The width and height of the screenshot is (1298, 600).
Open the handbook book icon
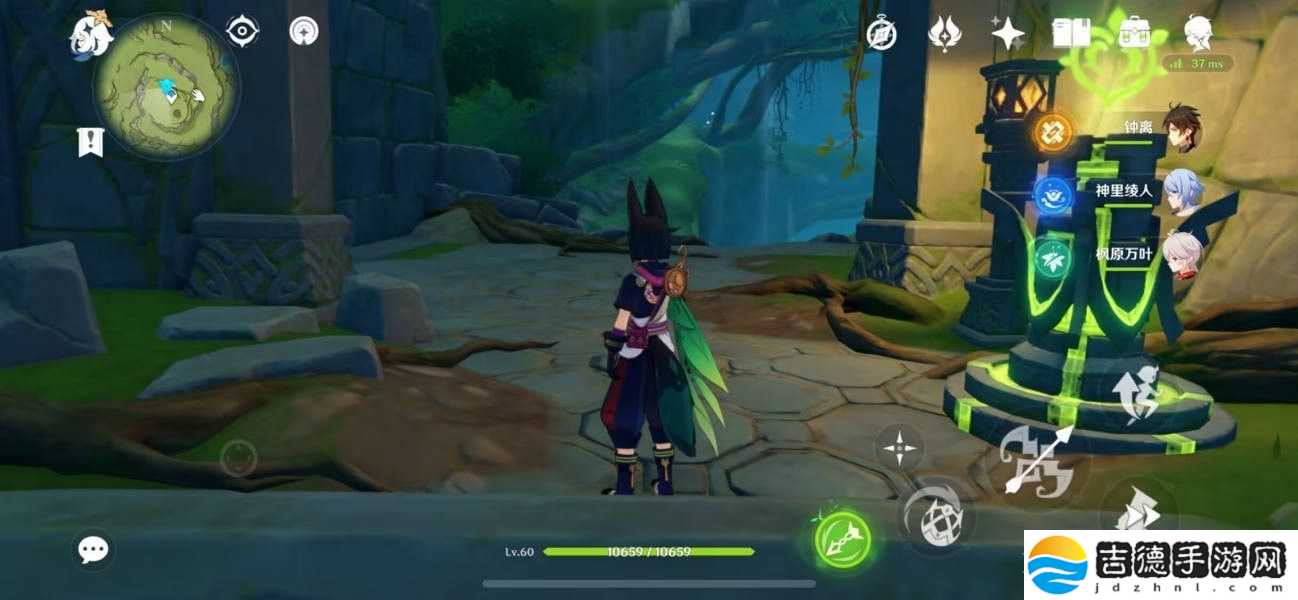pyautogui.click(x=1071, y=34)
